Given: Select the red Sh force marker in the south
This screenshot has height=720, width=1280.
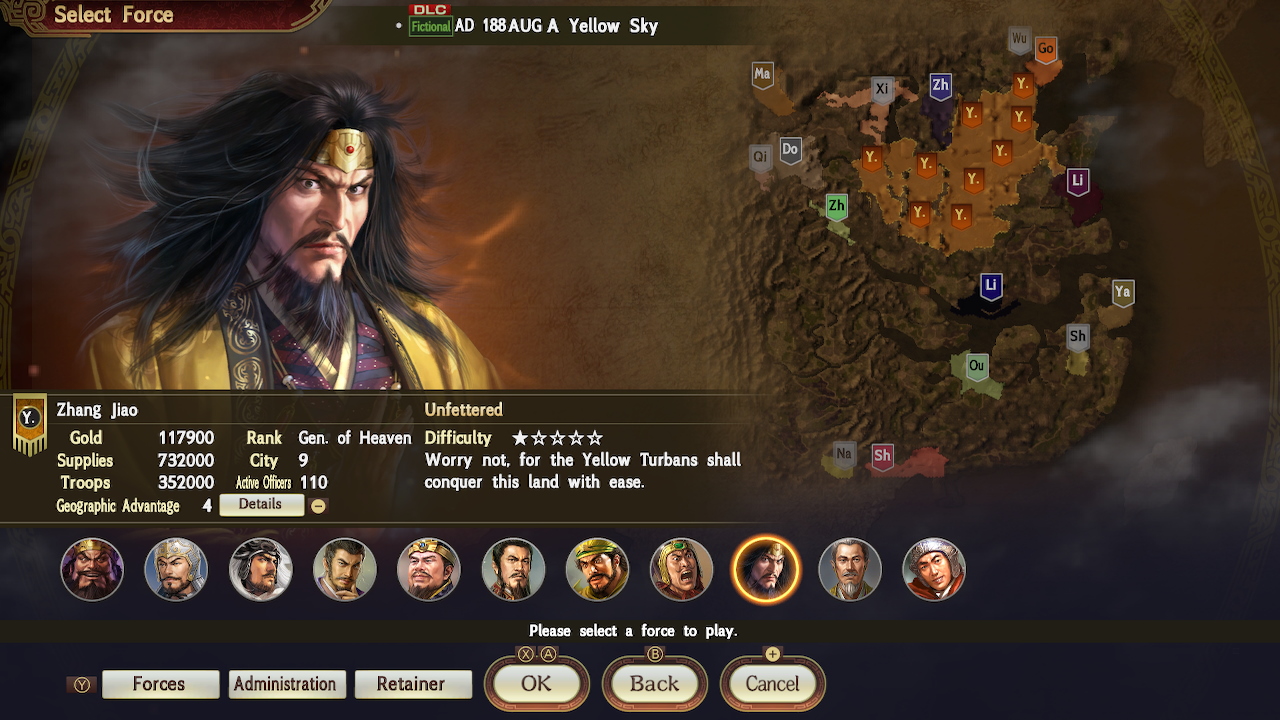Looking at the screenshot, I should [x=884, y=454].
